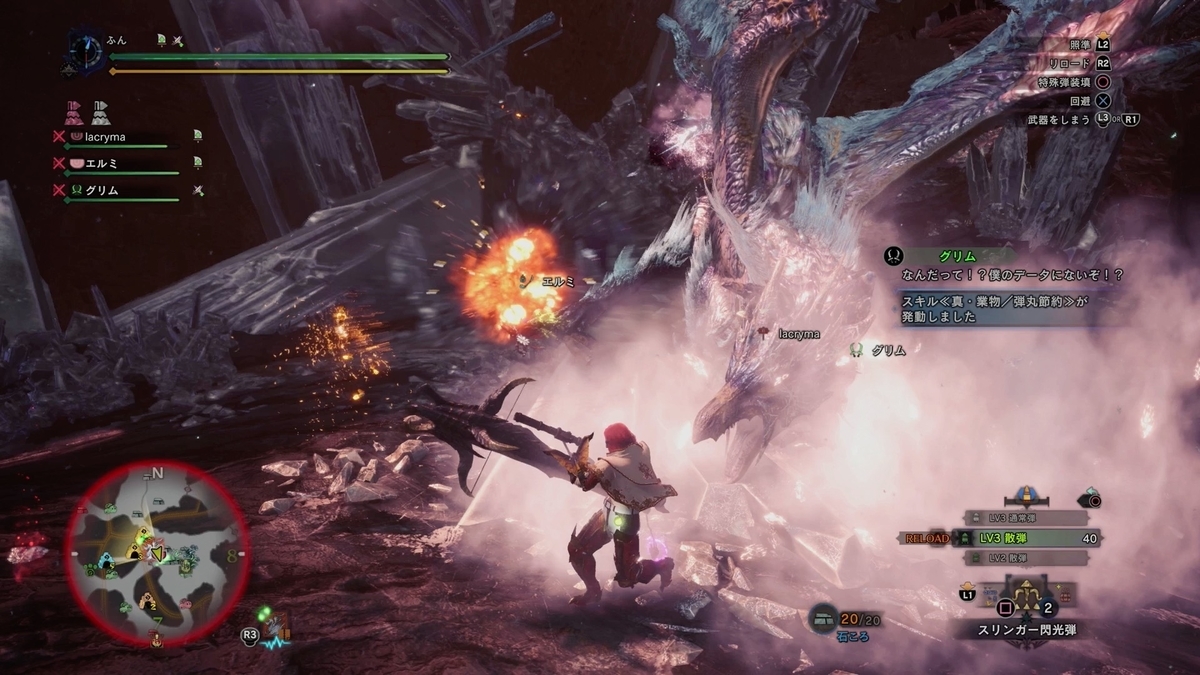
Task: Select the grey banner fainted-hunter icon
Action: coord(101,111)
